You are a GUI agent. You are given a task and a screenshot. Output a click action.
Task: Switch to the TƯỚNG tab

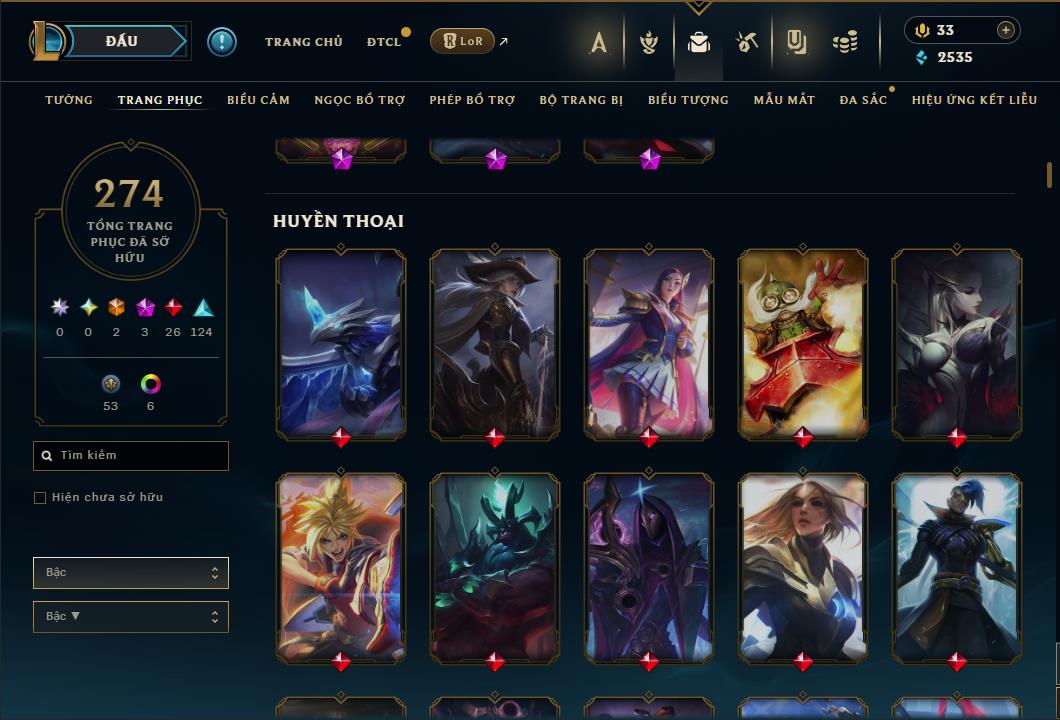(69, 100)
